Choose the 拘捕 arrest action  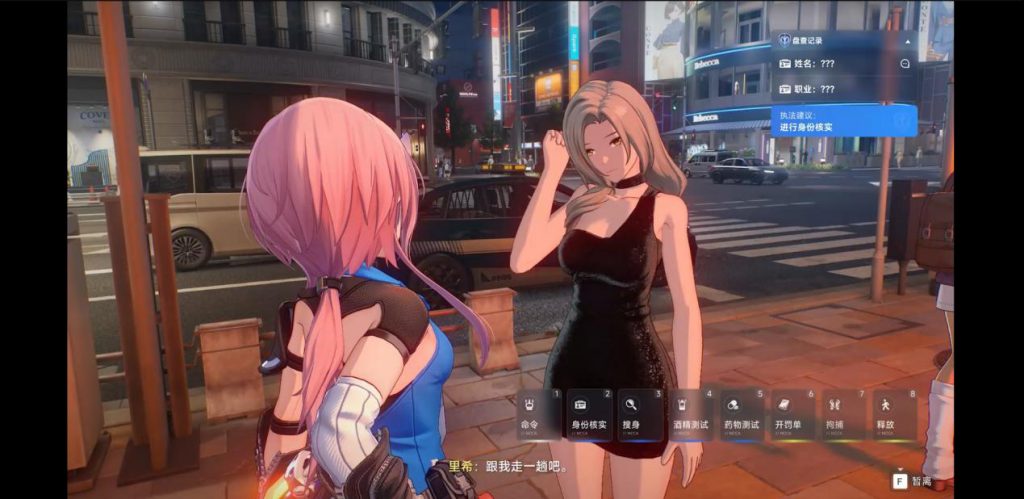[x=843, y=415]
